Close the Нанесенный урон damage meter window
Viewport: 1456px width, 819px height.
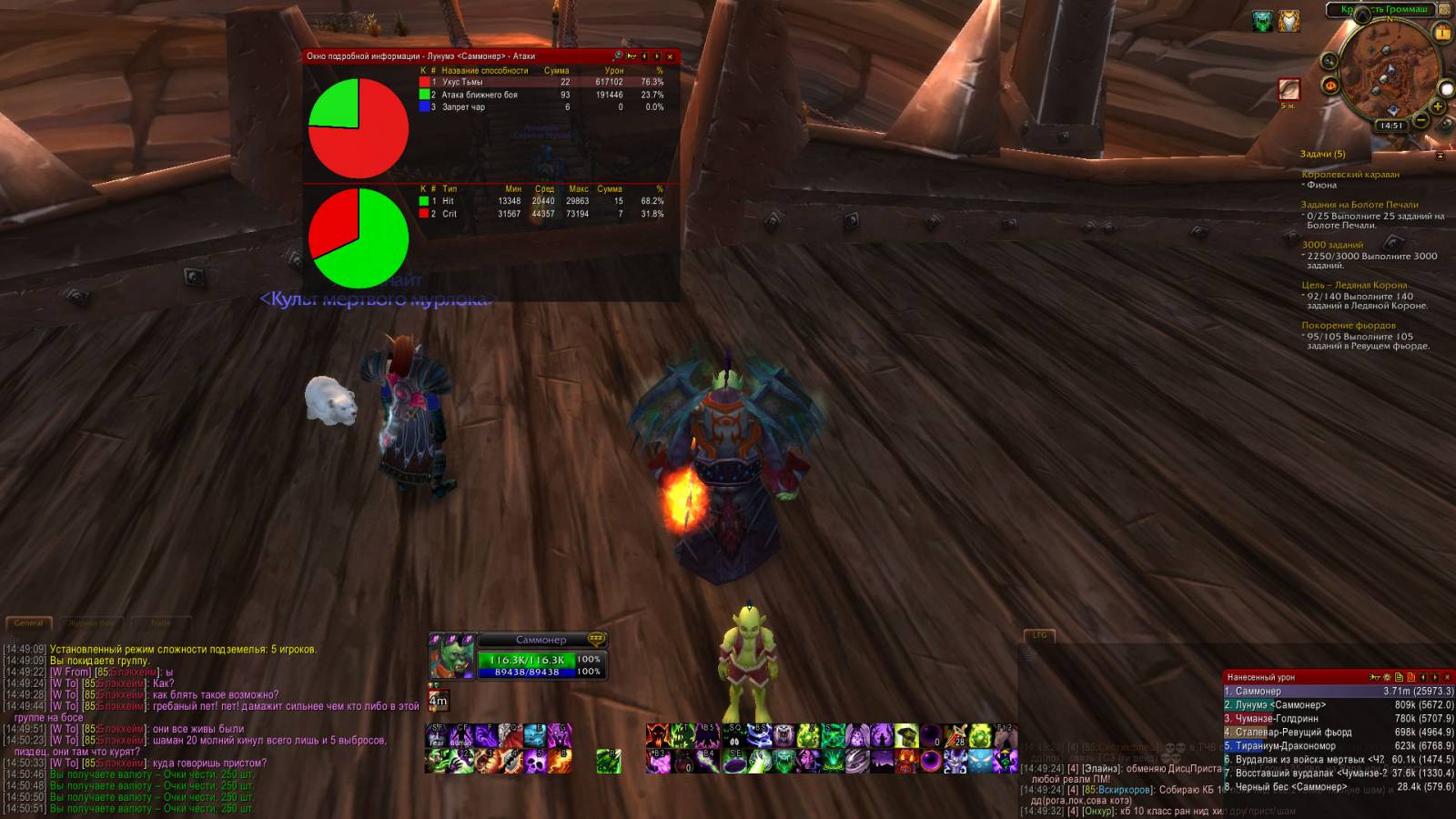tap(1447, 677)
